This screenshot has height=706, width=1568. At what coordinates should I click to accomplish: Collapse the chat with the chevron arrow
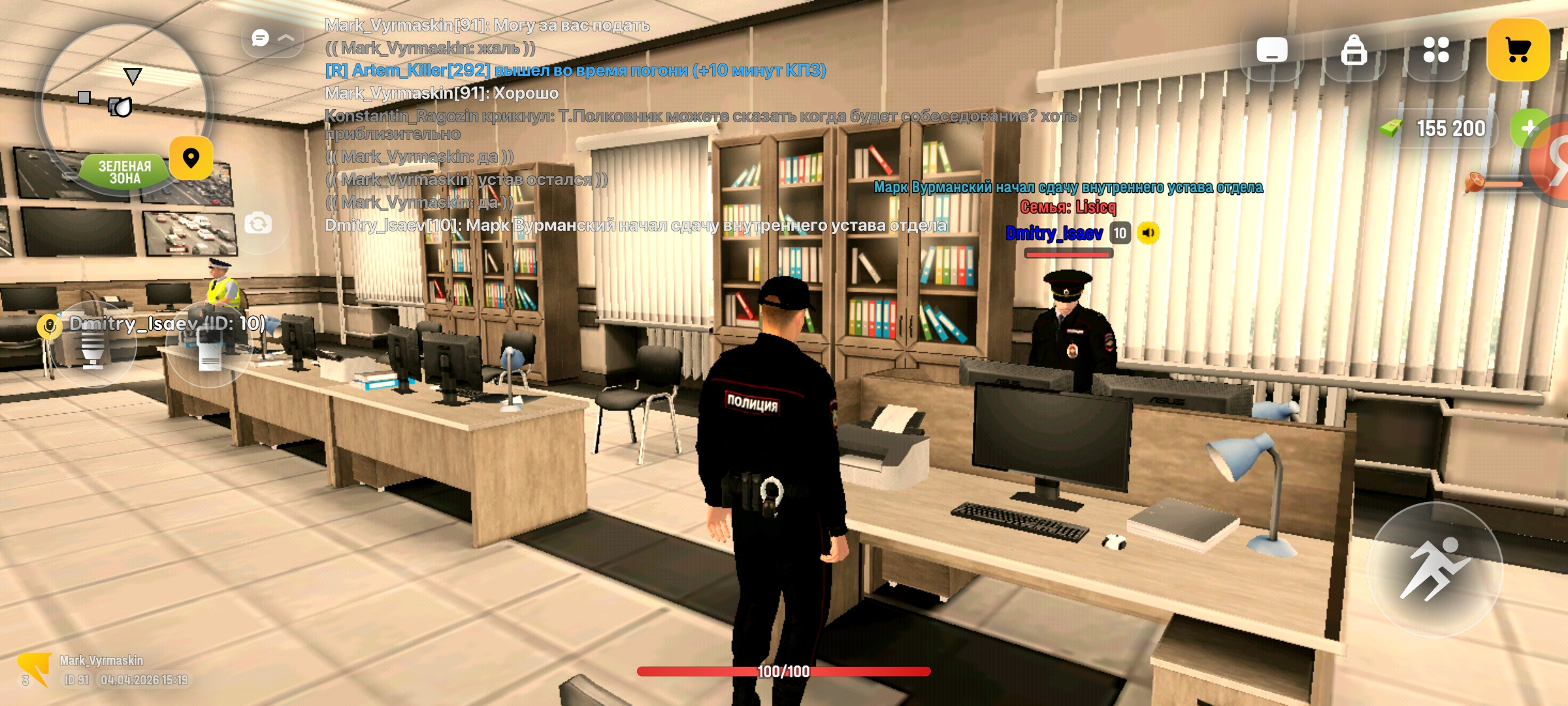[286, 39]
